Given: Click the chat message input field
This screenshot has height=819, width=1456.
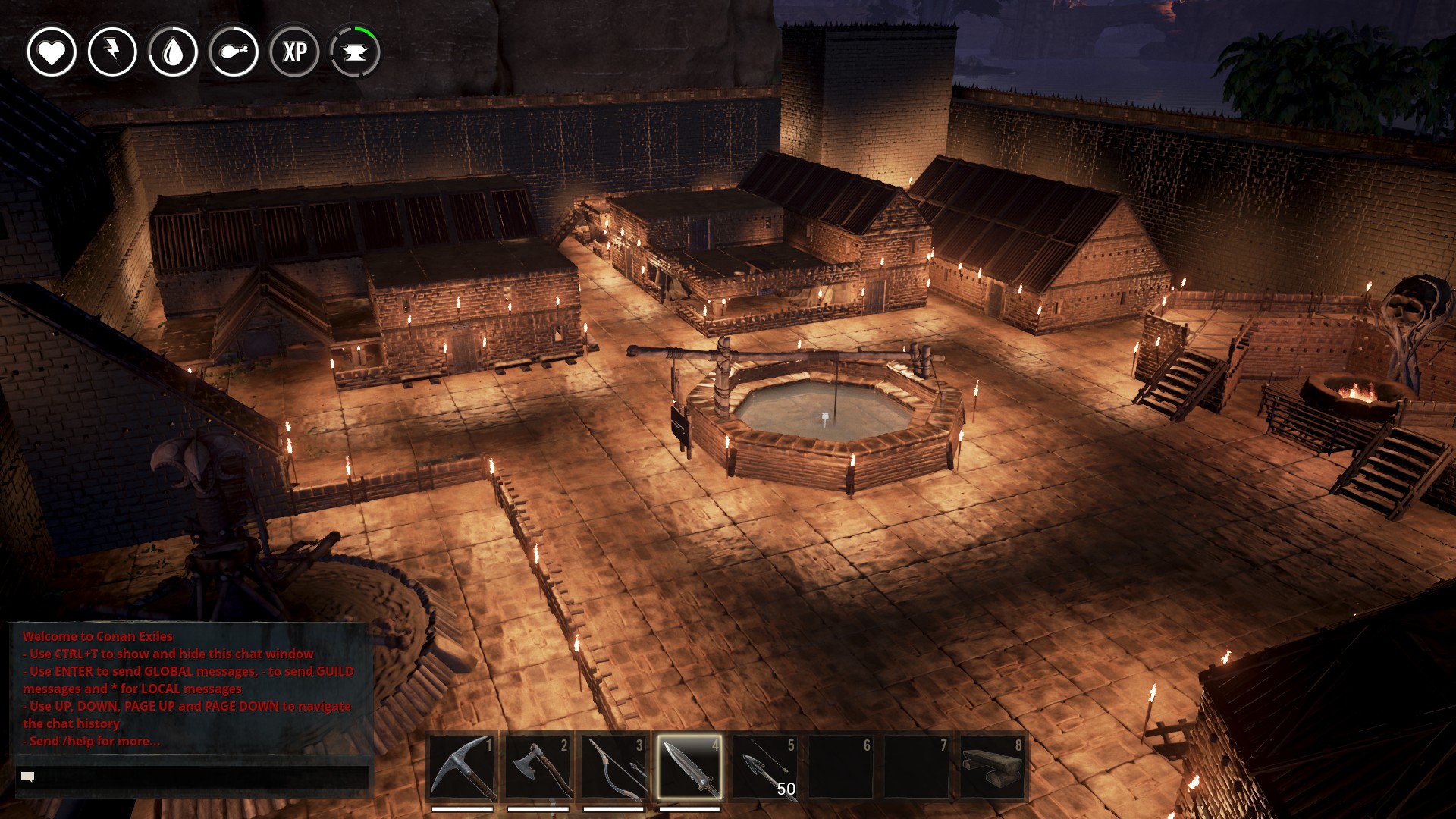Looking at the screenshot, I should pyautogui.click(x=193, y=777).
